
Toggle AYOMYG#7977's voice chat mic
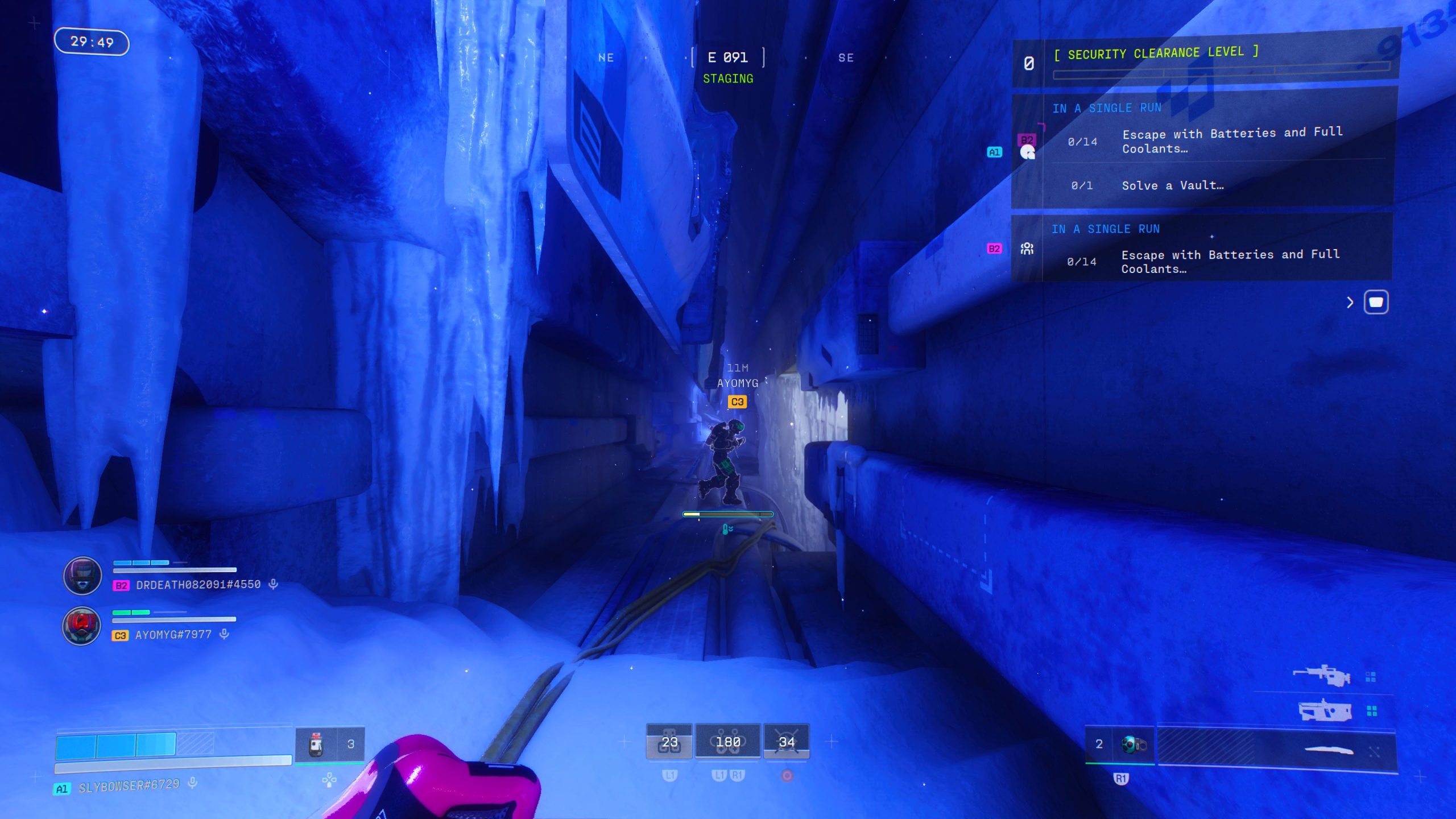pyautogui.click(x=222, y=634)
